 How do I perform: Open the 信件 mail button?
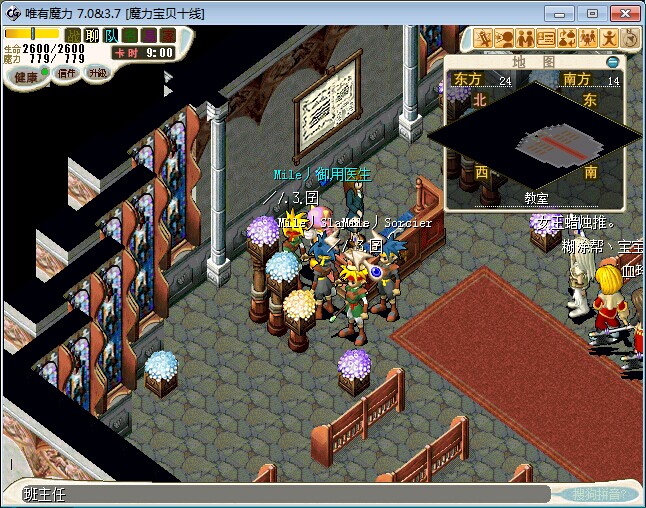pyautogui.click(x=66, y=74)
